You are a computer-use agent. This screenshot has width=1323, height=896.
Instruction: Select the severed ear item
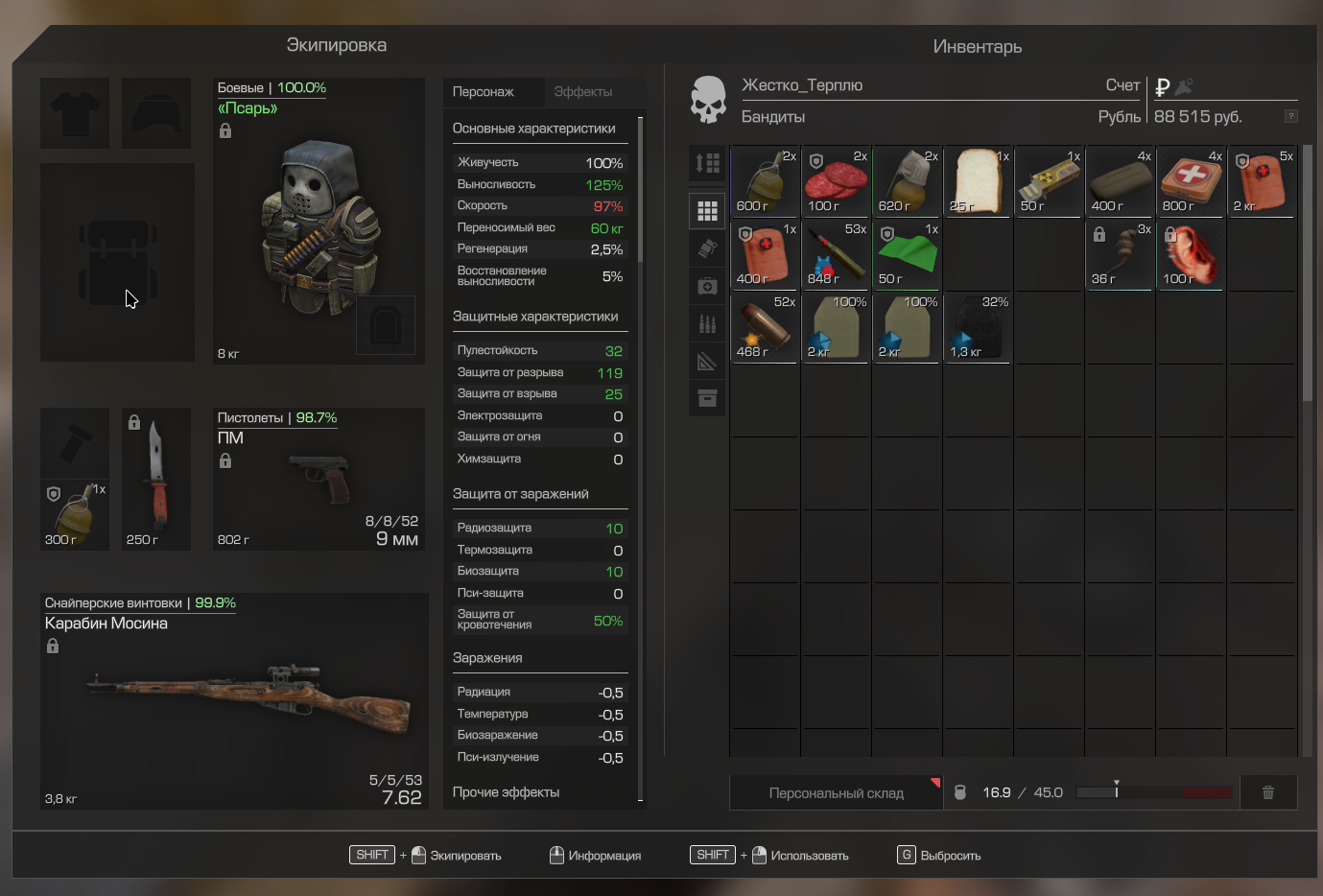(1191, 255)
